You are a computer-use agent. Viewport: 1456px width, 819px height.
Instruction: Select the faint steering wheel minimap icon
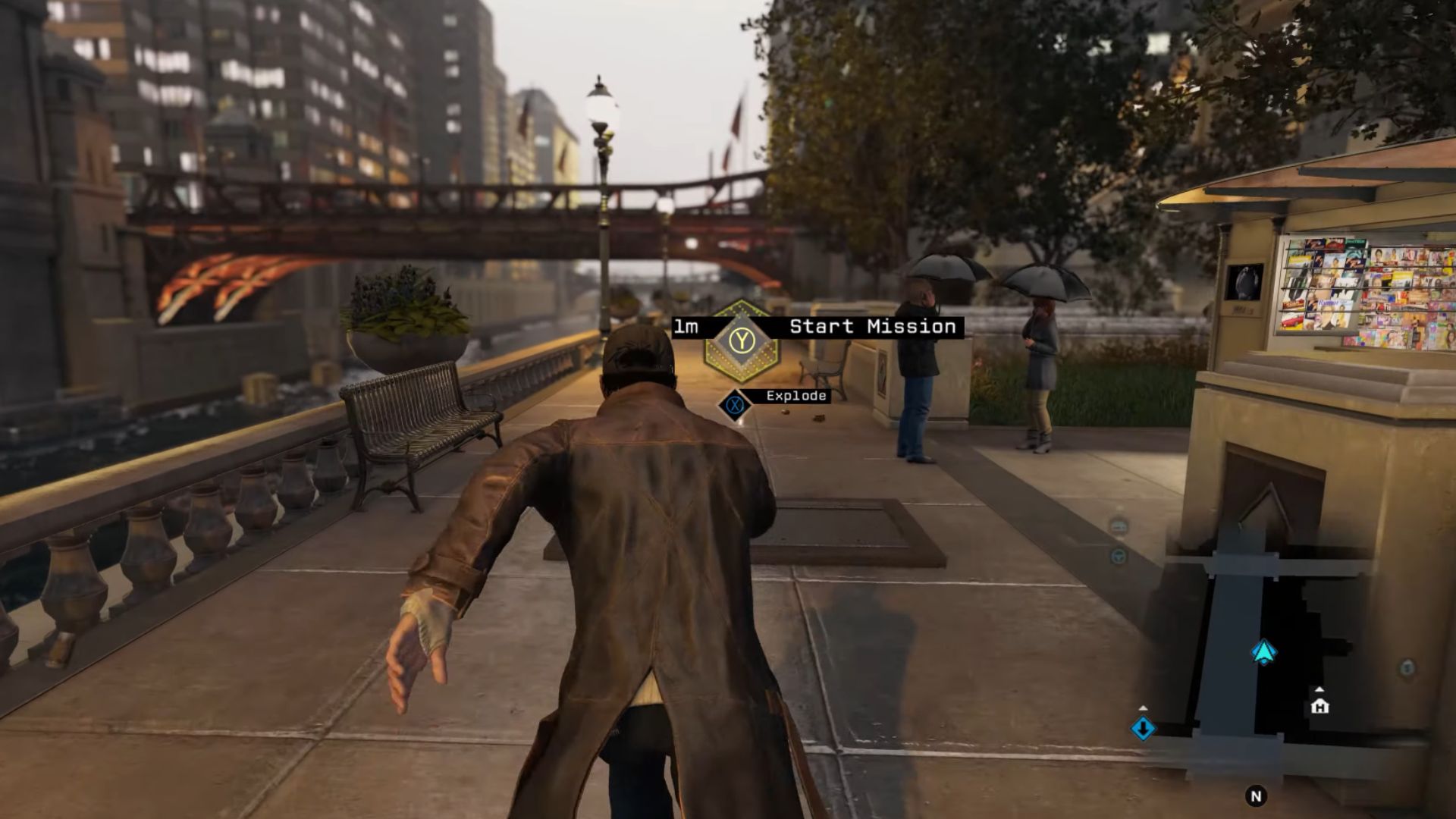(x=1118, y=557)
